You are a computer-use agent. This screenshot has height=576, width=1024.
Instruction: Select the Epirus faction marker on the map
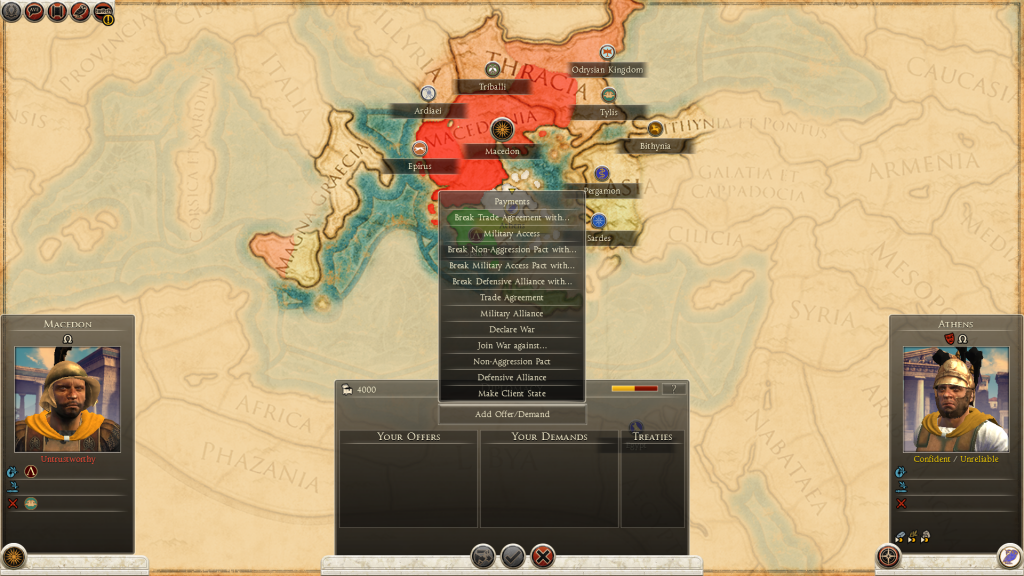[419, 149]
